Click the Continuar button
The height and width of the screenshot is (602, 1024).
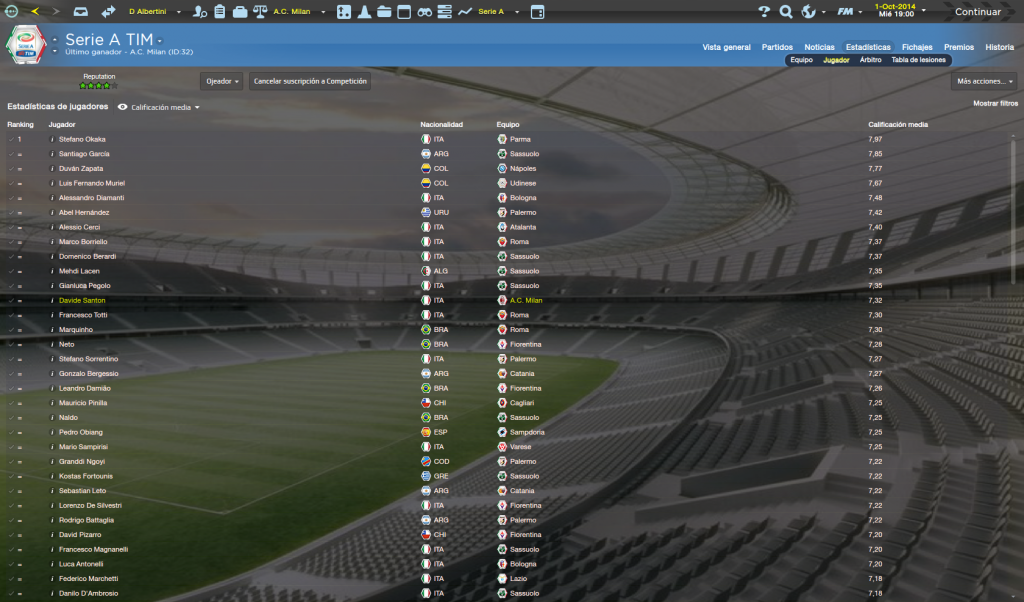click(977, 12)
